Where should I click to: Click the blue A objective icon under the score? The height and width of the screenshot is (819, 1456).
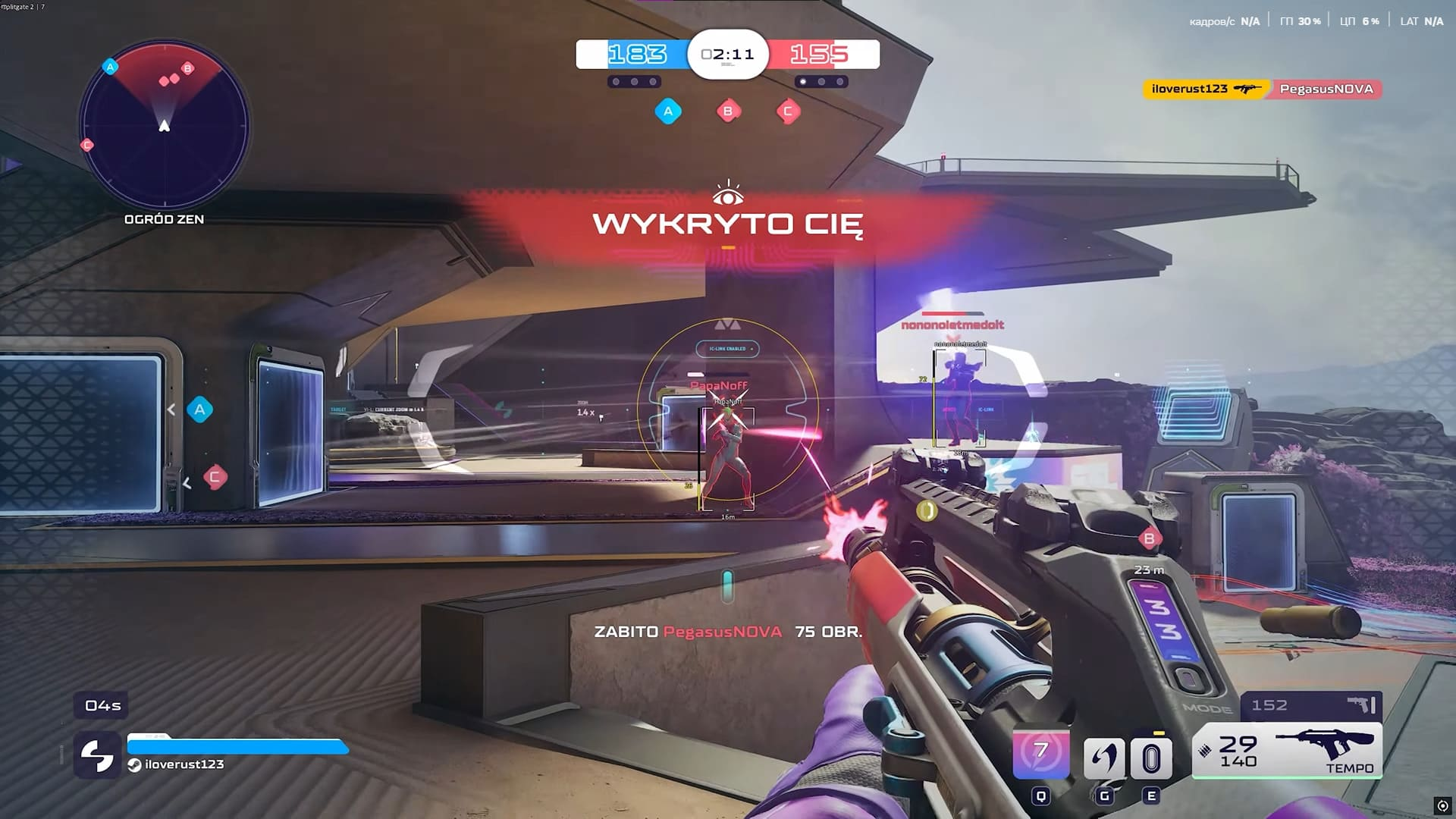point(668,111)
